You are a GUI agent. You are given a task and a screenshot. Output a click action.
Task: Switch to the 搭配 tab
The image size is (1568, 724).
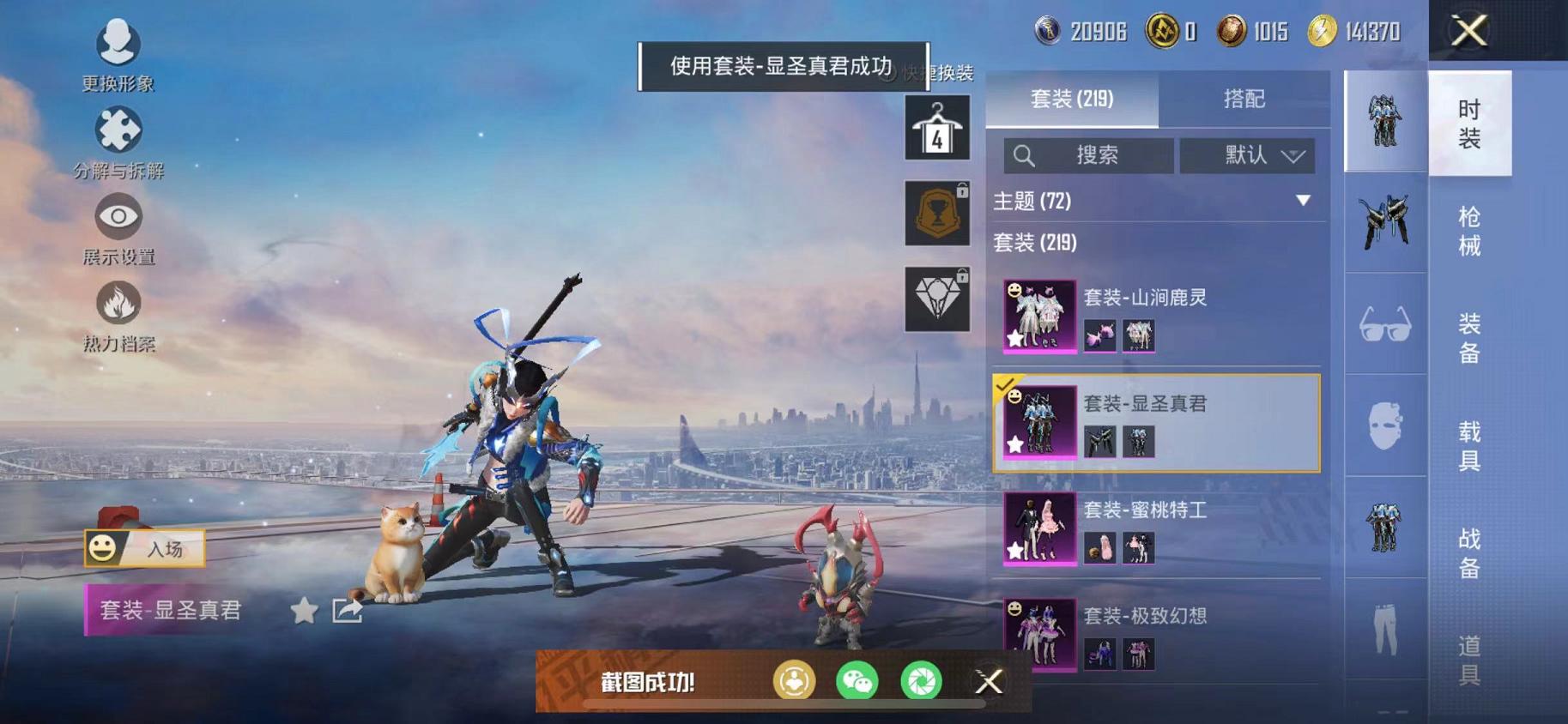(x=1246, y=100)
